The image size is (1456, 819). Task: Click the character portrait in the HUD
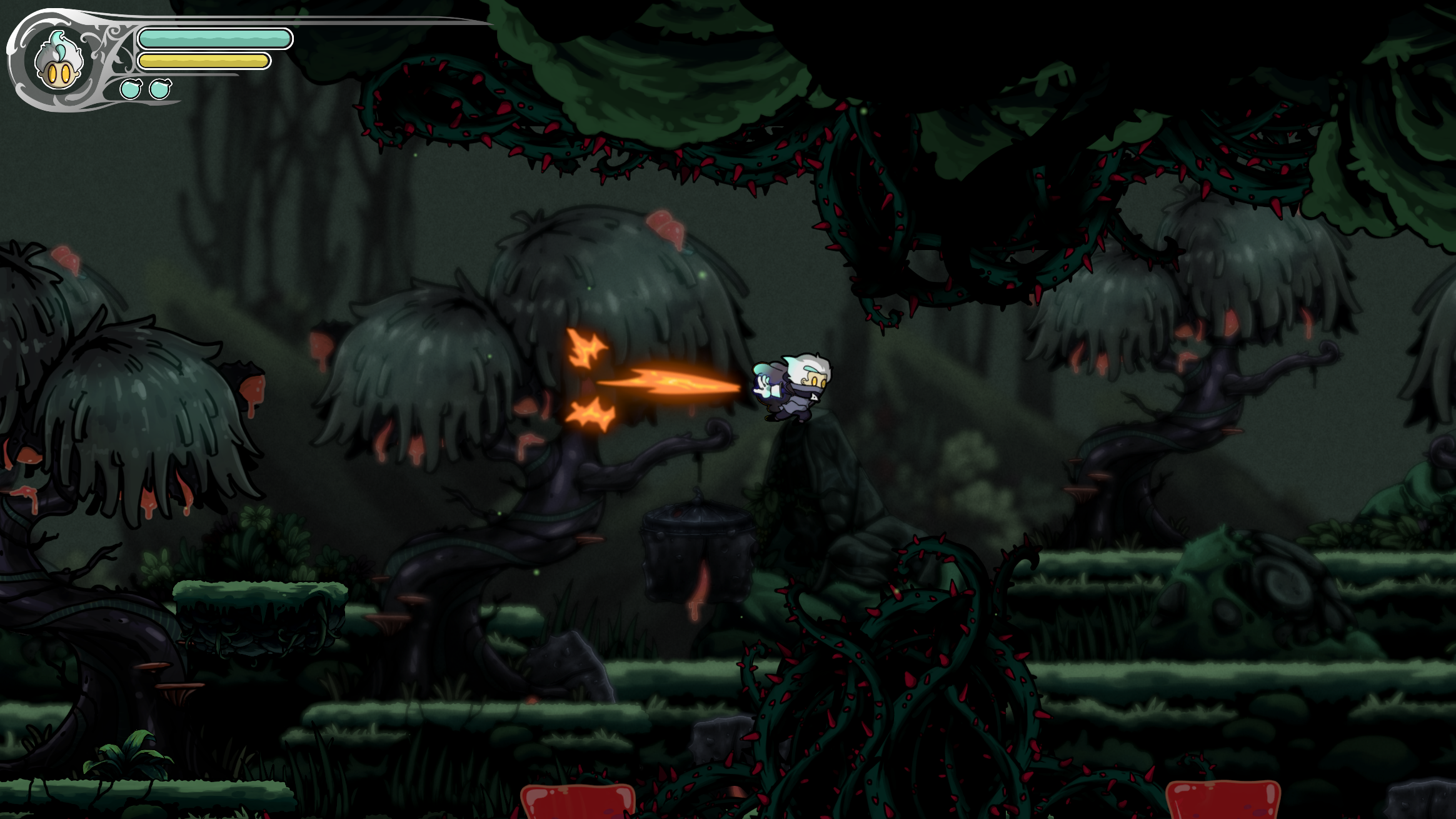coord(58,63)
